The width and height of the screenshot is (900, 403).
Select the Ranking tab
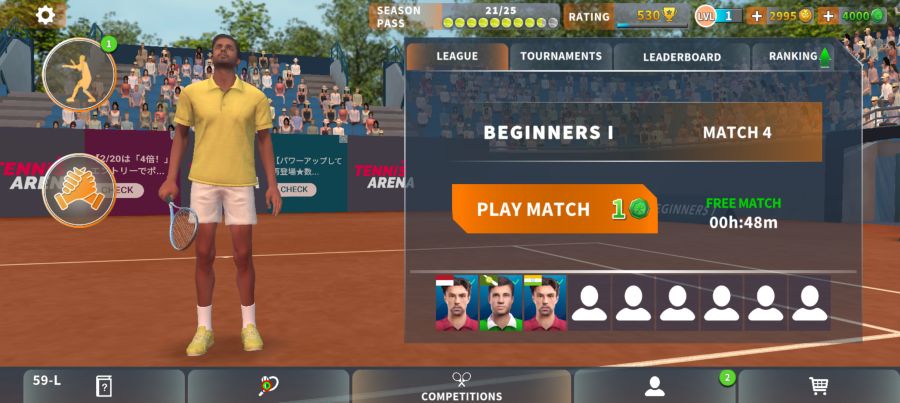797,57
